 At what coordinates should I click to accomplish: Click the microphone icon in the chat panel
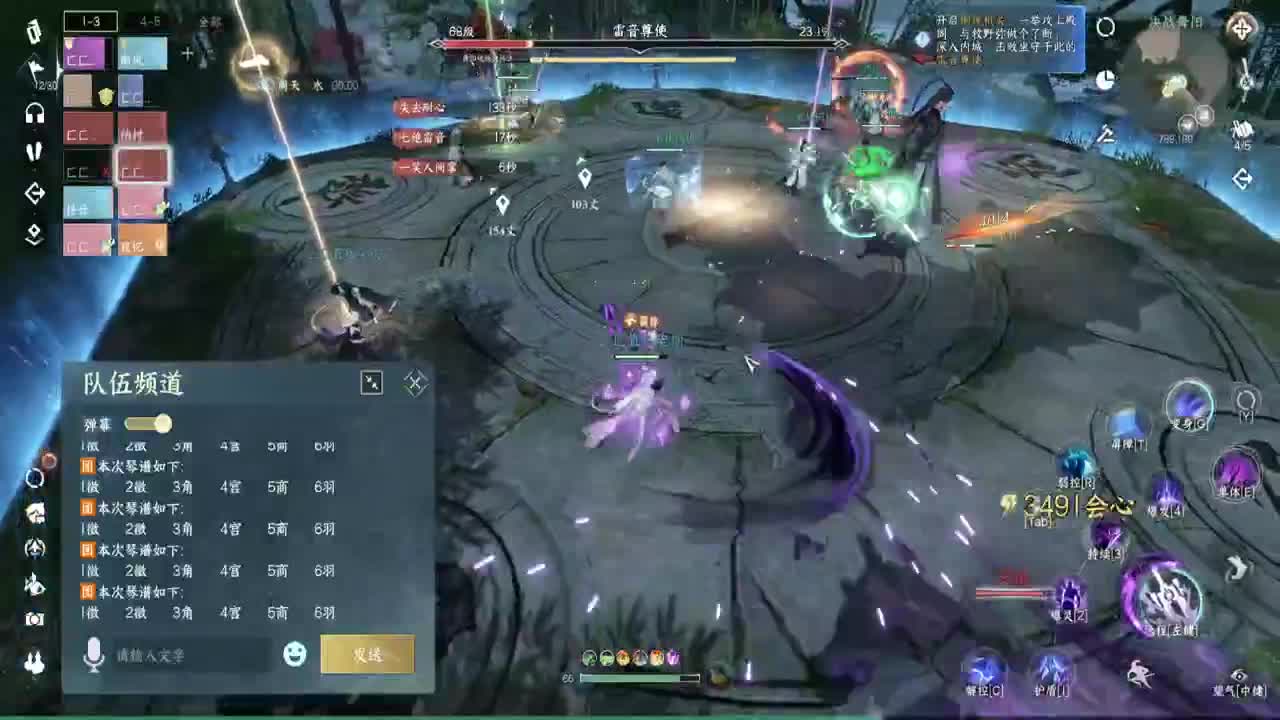point(94,655)
